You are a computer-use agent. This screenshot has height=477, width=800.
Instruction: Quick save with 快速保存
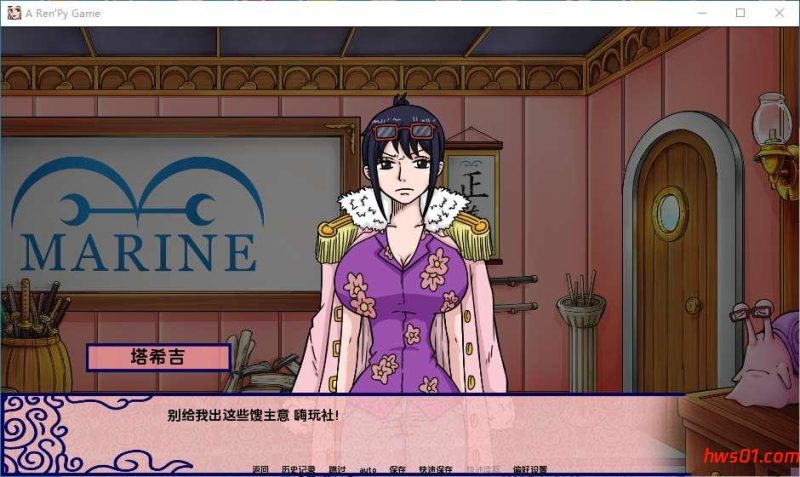[x=436, y=469]
